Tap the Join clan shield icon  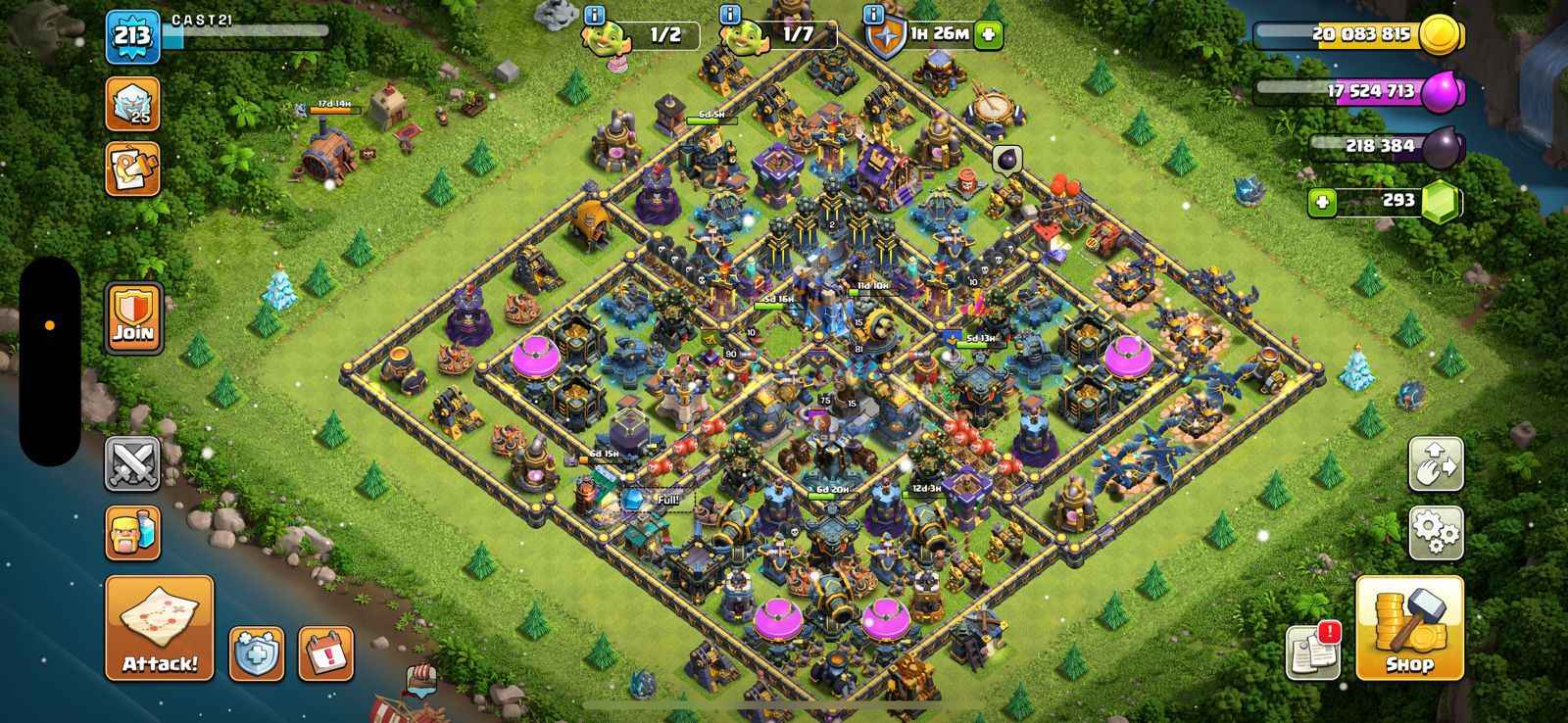click(x=132, y=320)
